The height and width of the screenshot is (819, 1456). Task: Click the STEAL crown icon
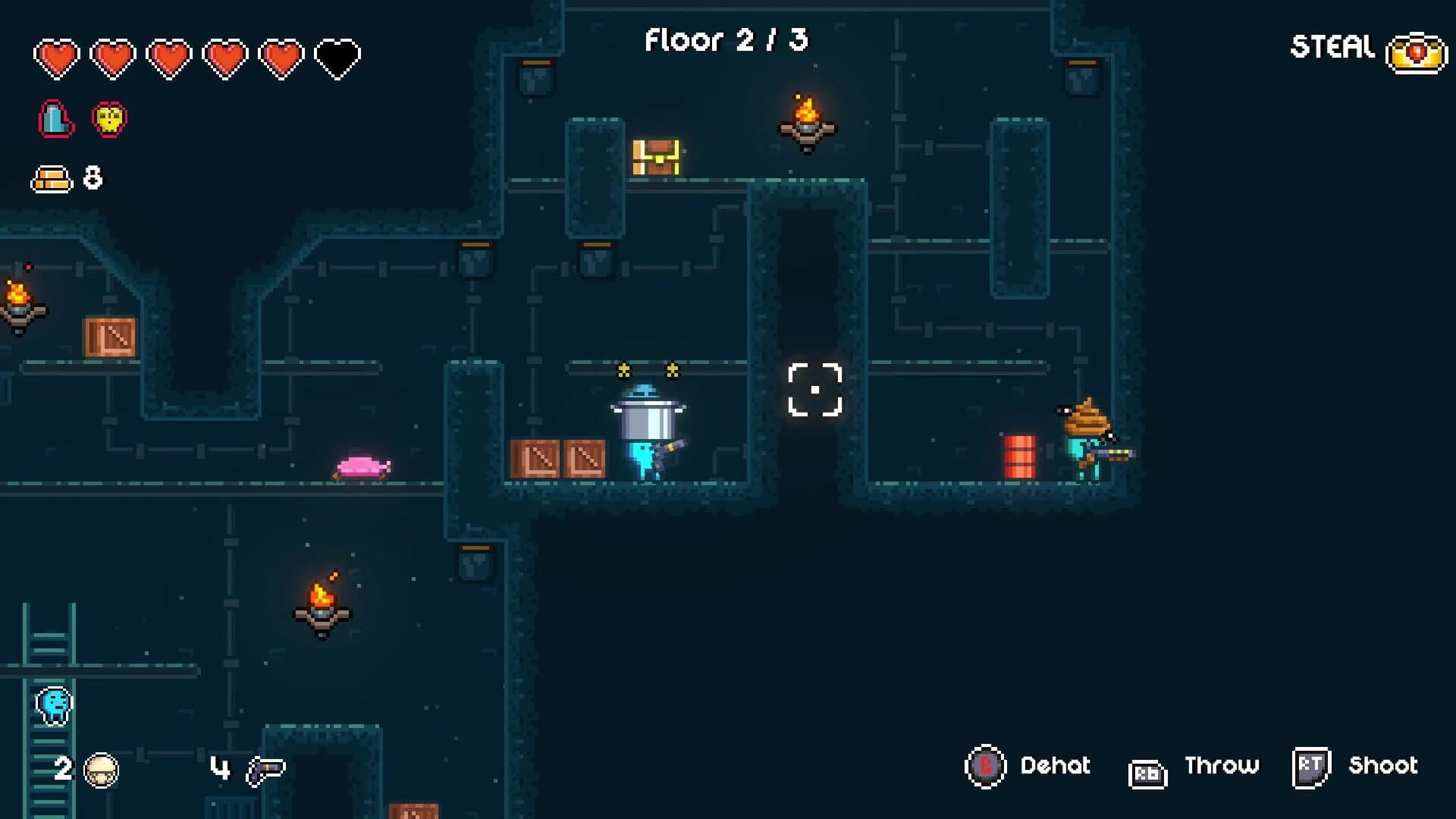(x=1415, y=52)
